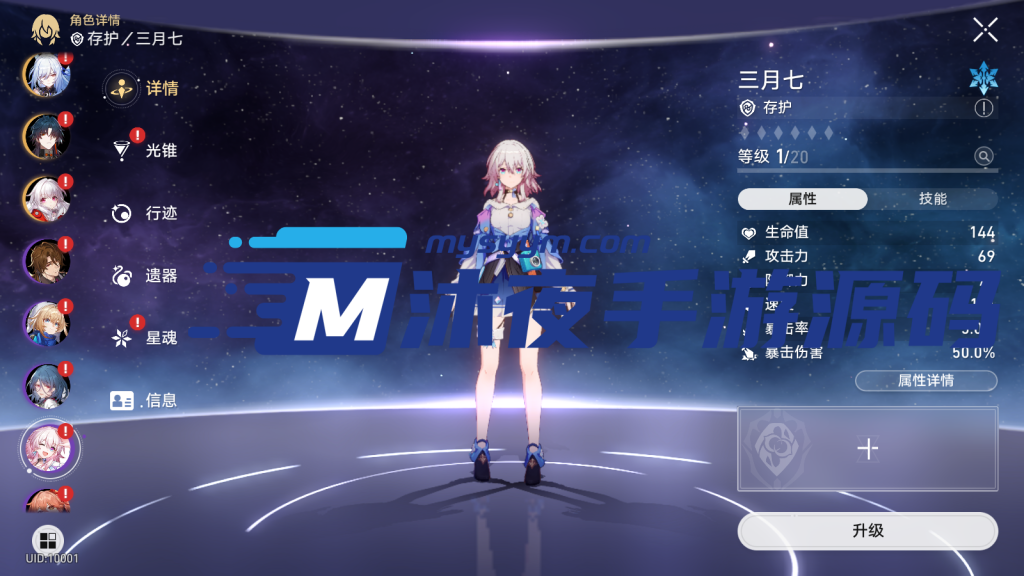1024x576 pixels.
Task: Show the 存护 path info icon
Action: click(984, 108)
